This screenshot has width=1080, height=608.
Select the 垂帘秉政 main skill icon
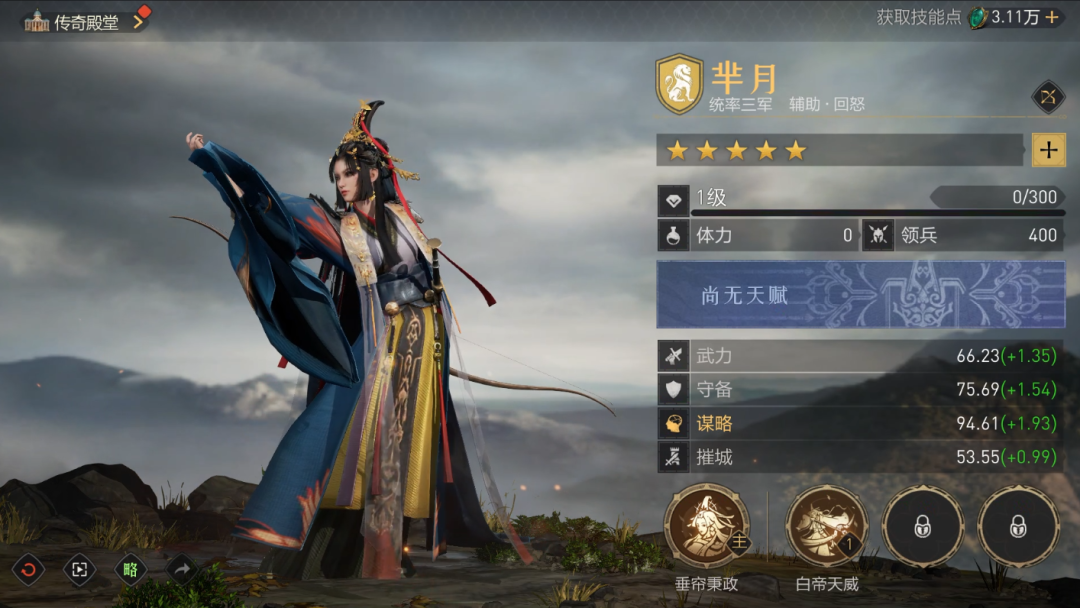point(706,525)
